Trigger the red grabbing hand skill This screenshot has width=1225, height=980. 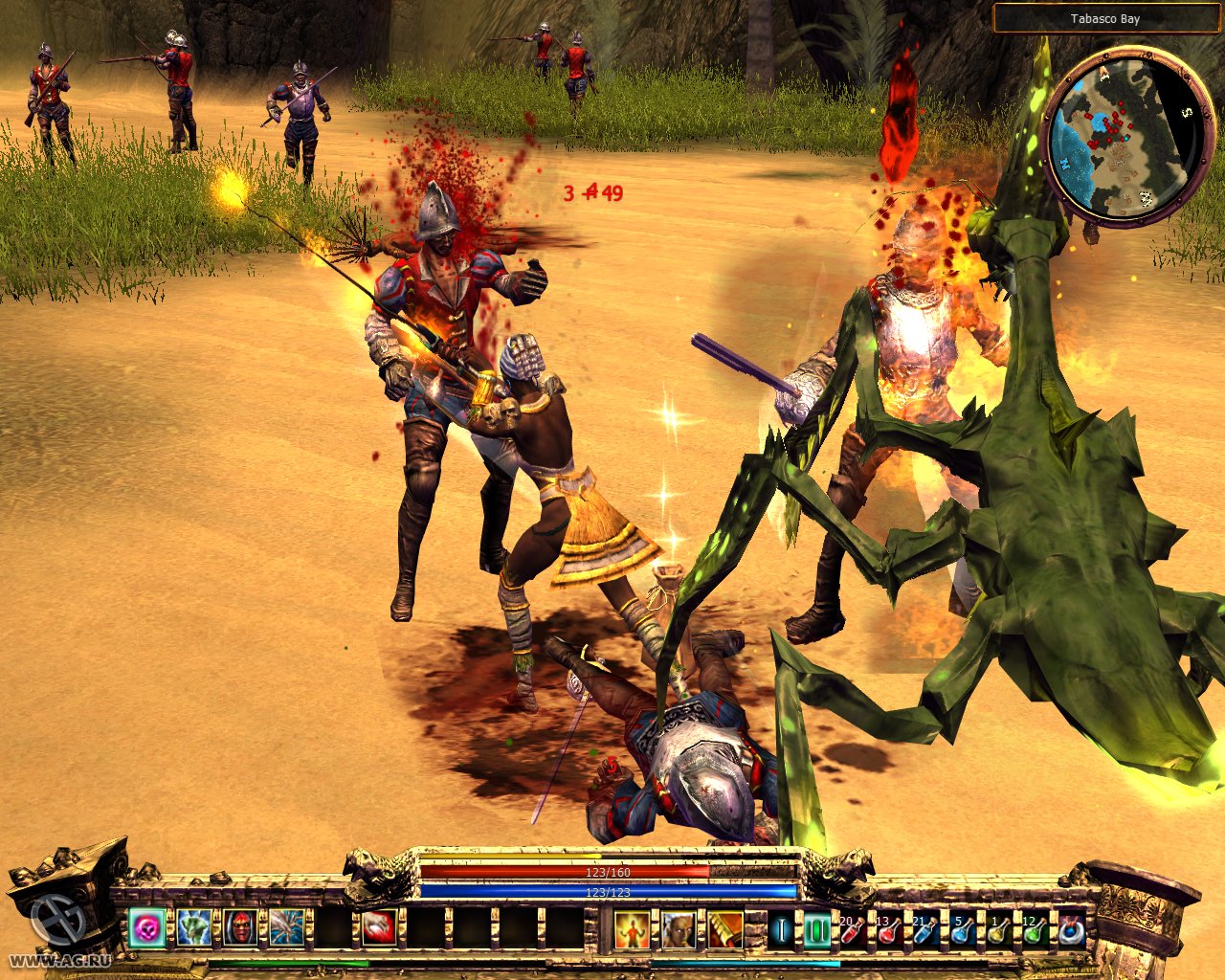pos(380,928)
